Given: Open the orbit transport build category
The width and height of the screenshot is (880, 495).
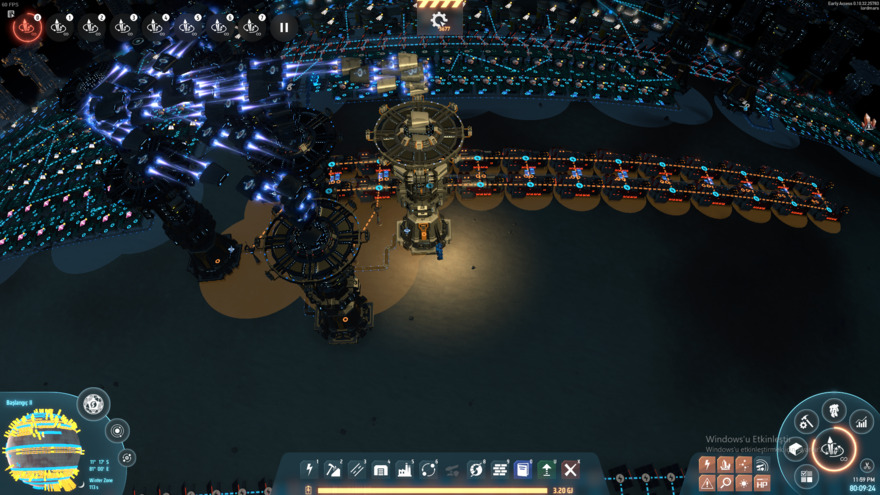Looking at the screenshot, I should click(429, 469).
